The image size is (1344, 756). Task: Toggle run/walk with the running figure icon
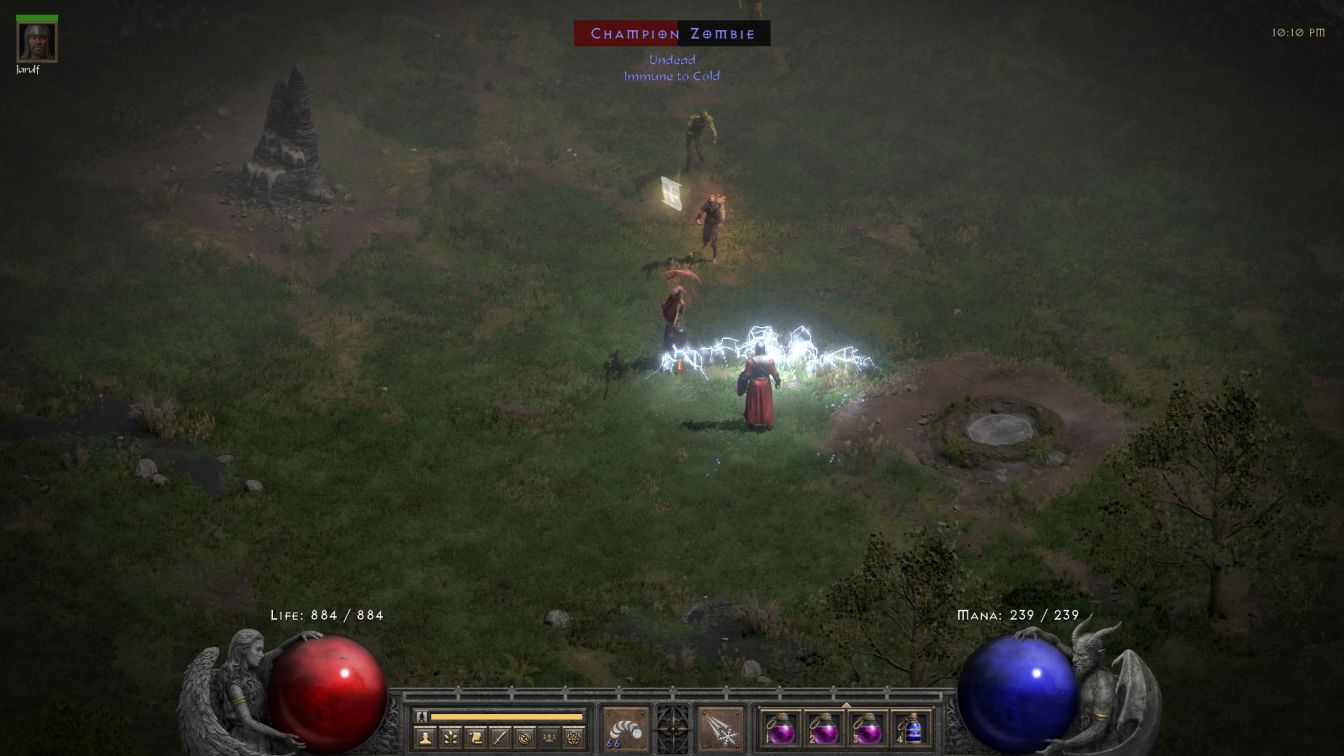click(x=422, y=716)
